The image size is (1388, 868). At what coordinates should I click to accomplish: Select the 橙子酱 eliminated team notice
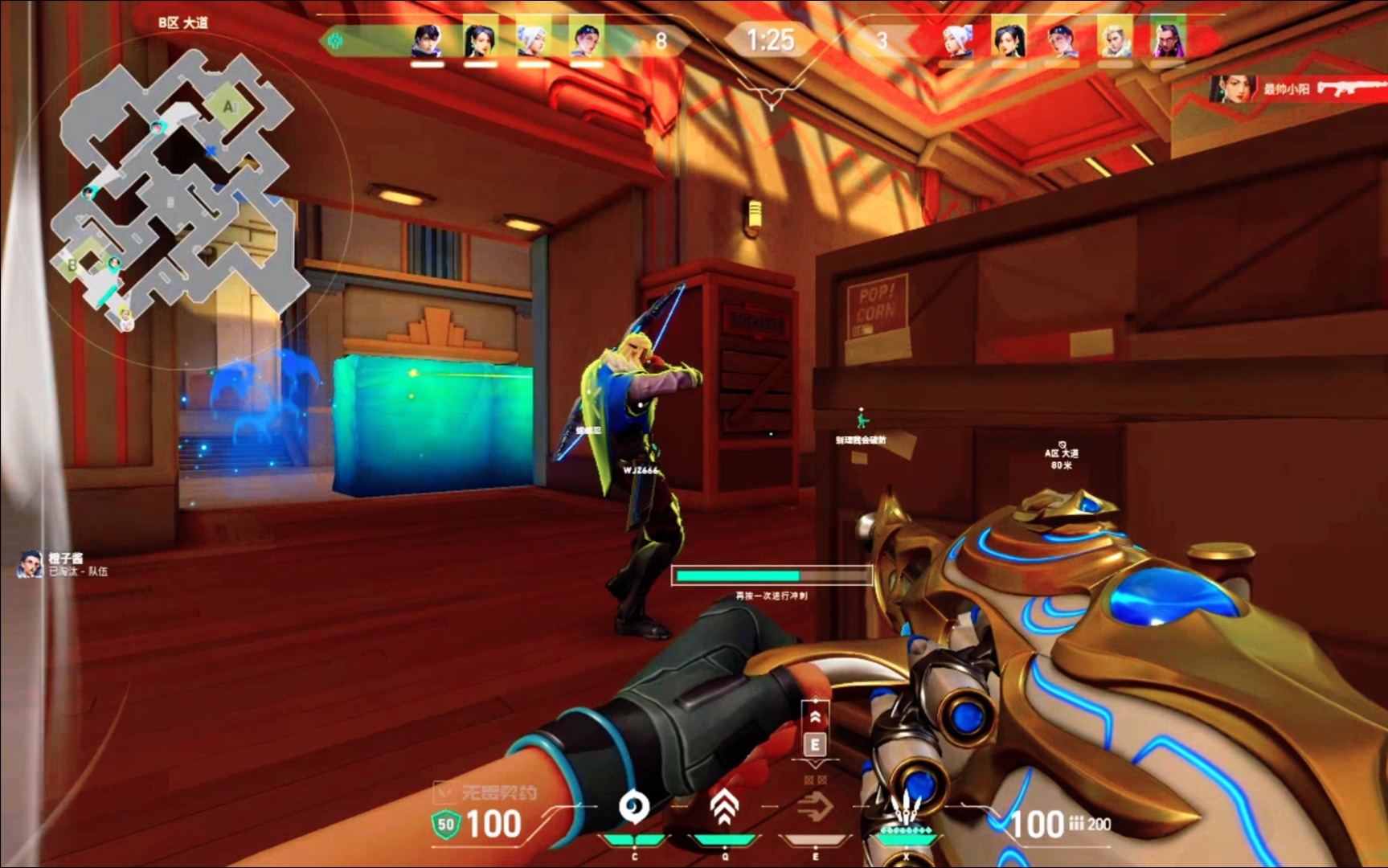(x=64, y=564)
